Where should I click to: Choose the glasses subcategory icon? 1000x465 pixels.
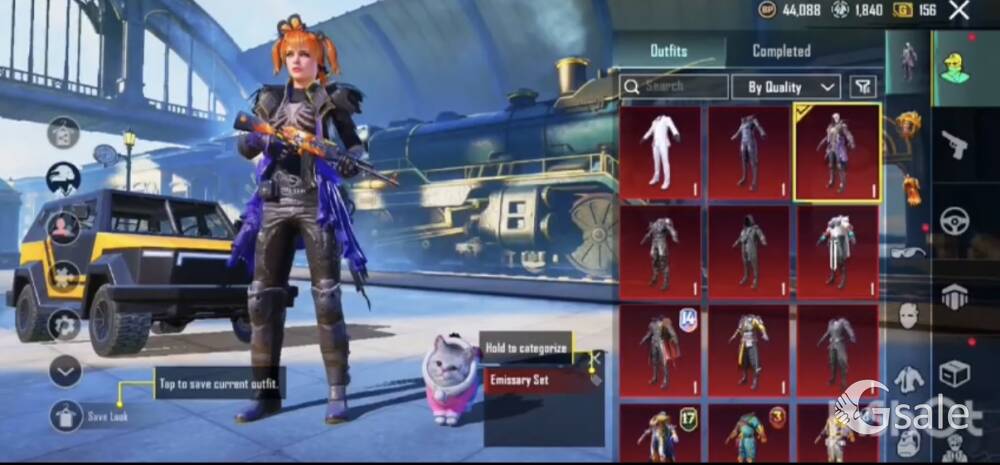pos(908,252)
